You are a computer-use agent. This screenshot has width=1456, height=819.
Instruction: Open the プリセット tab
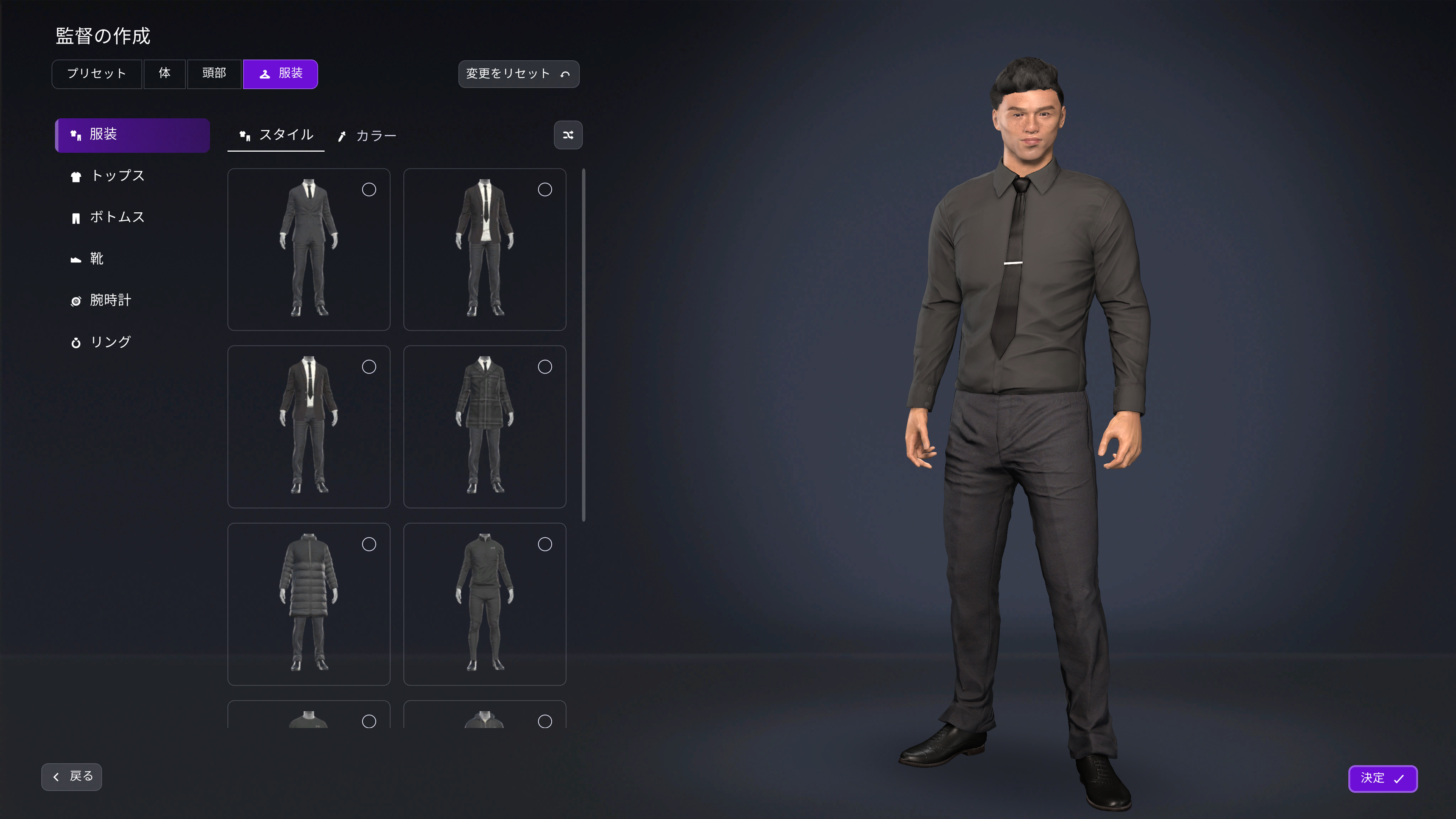click(x=97, y=74)
